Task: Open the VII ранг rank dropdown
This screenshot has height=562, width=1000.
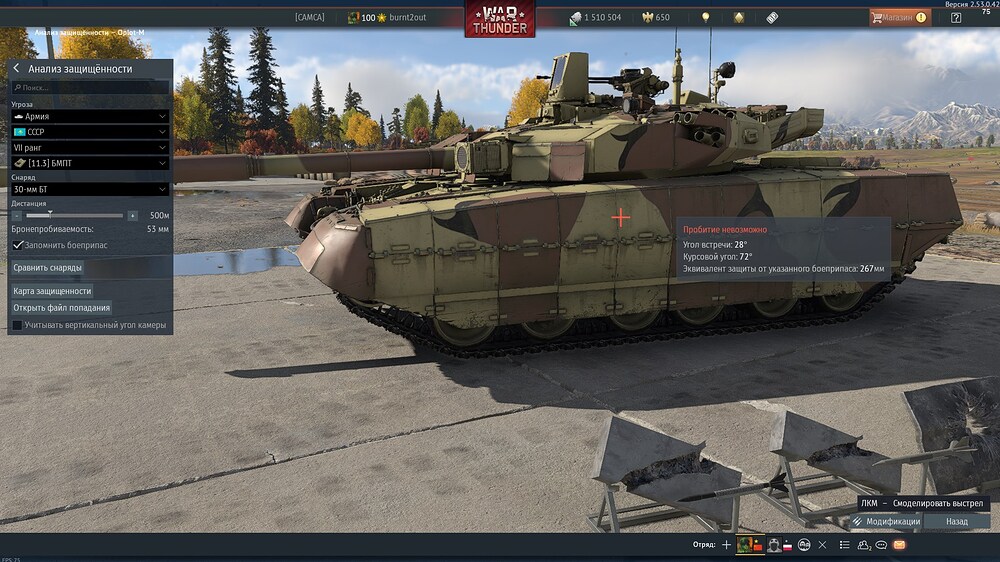Action: (x=89, y=147)
